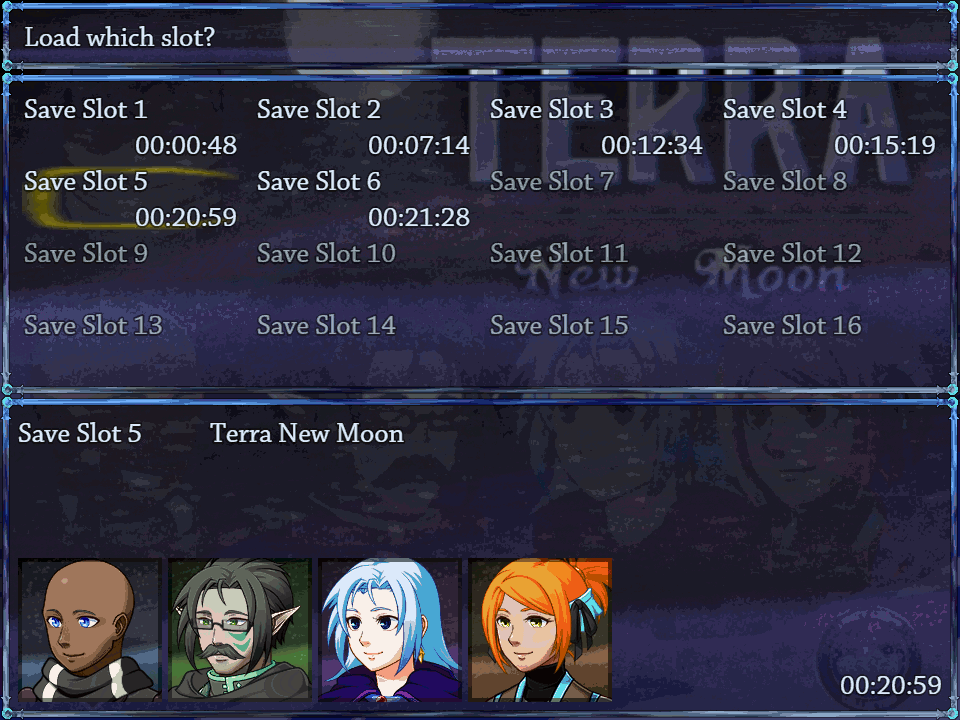Open Save Slot 4
The image size is (960, 720).
pos(829,127)
